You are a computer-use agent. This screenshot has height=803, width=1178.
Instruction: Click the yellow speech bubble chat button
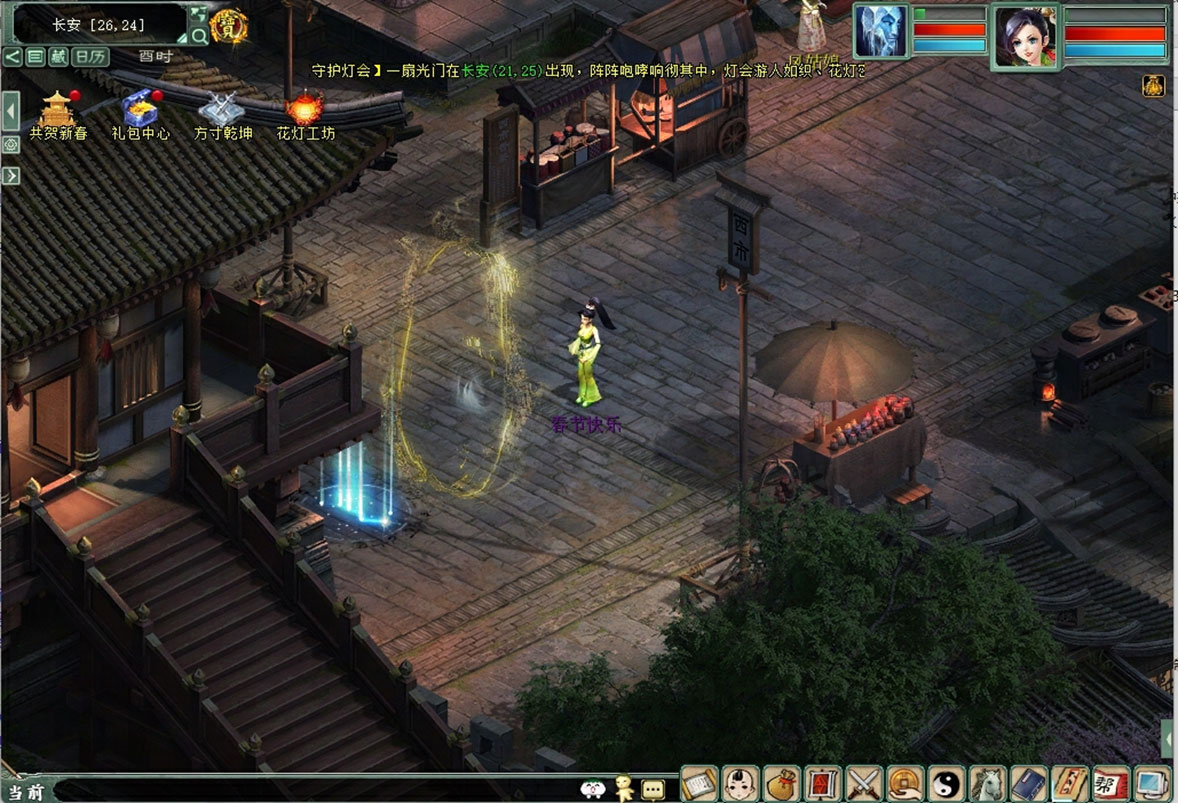tap(653, 789)
